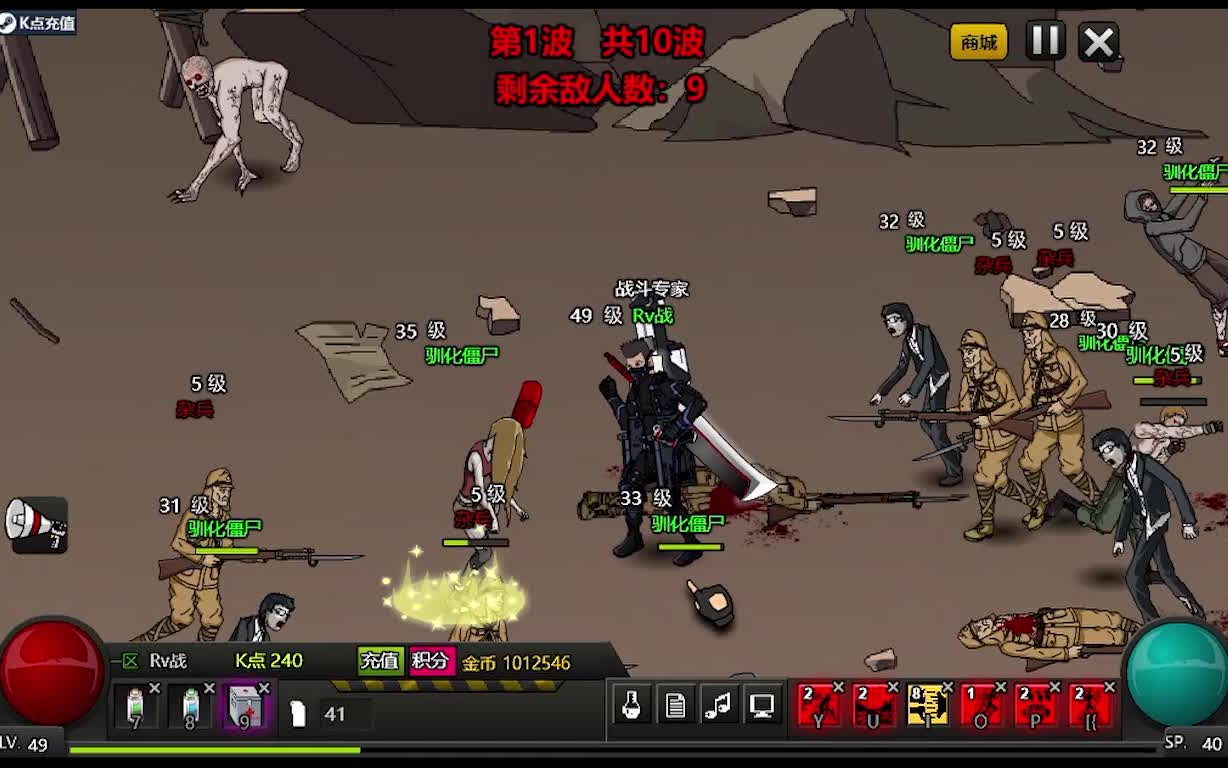Open the 充值 recharge button
The height and width of the screenshot is (768, 1228).
coord(380,661)
